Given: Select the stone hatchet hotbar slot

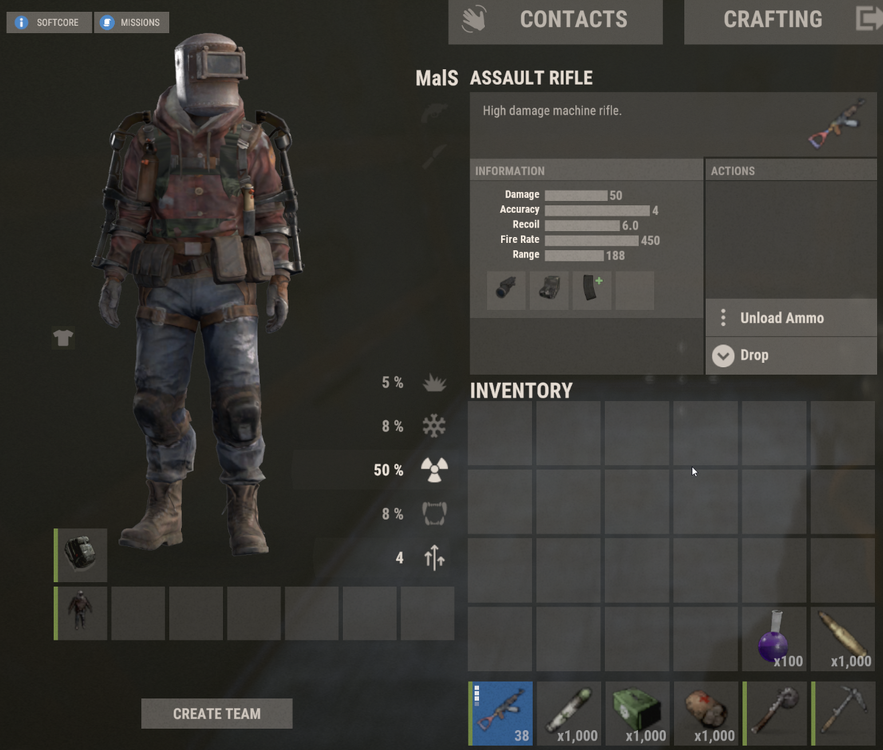Looking at the screenshot, I should point(775,714).
